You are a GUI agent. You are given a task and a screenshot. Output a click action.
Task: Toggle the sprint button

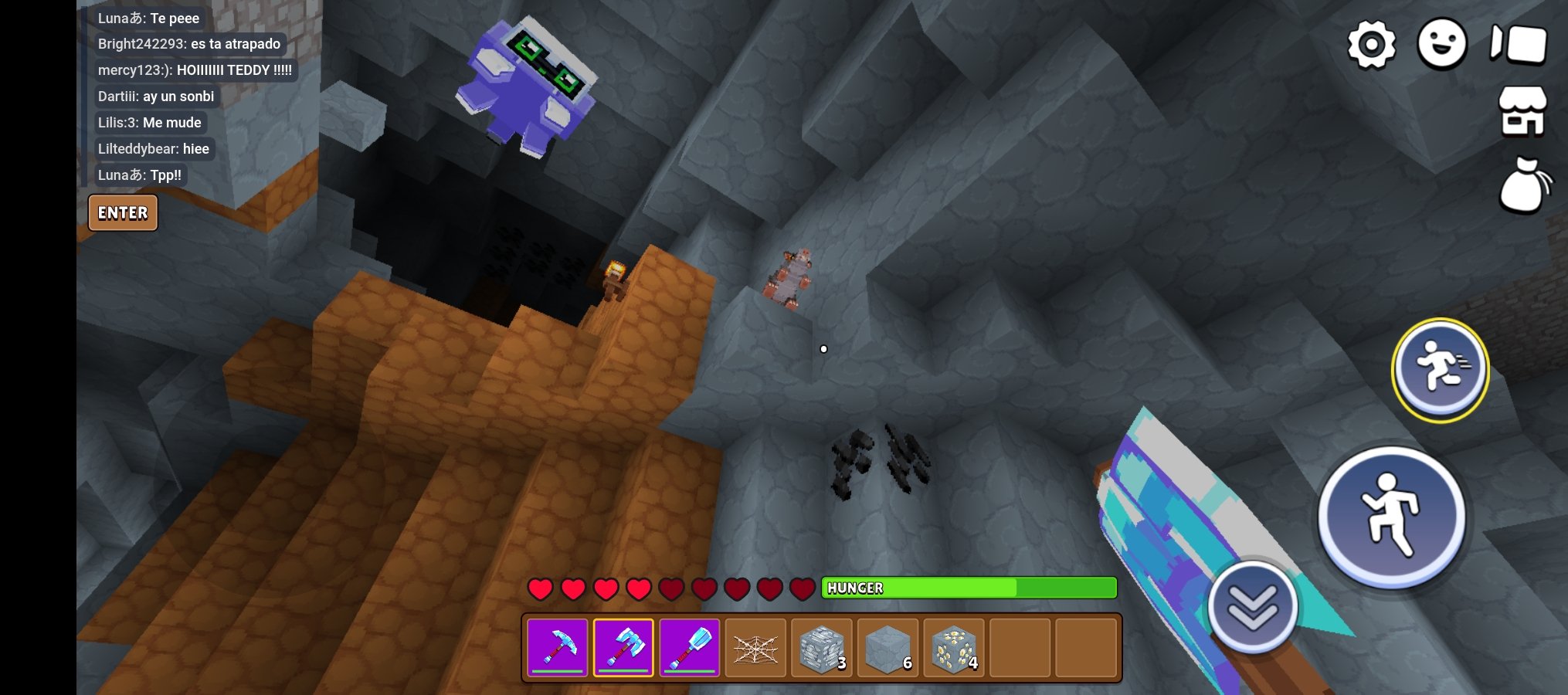click(x=1440, y=370)
